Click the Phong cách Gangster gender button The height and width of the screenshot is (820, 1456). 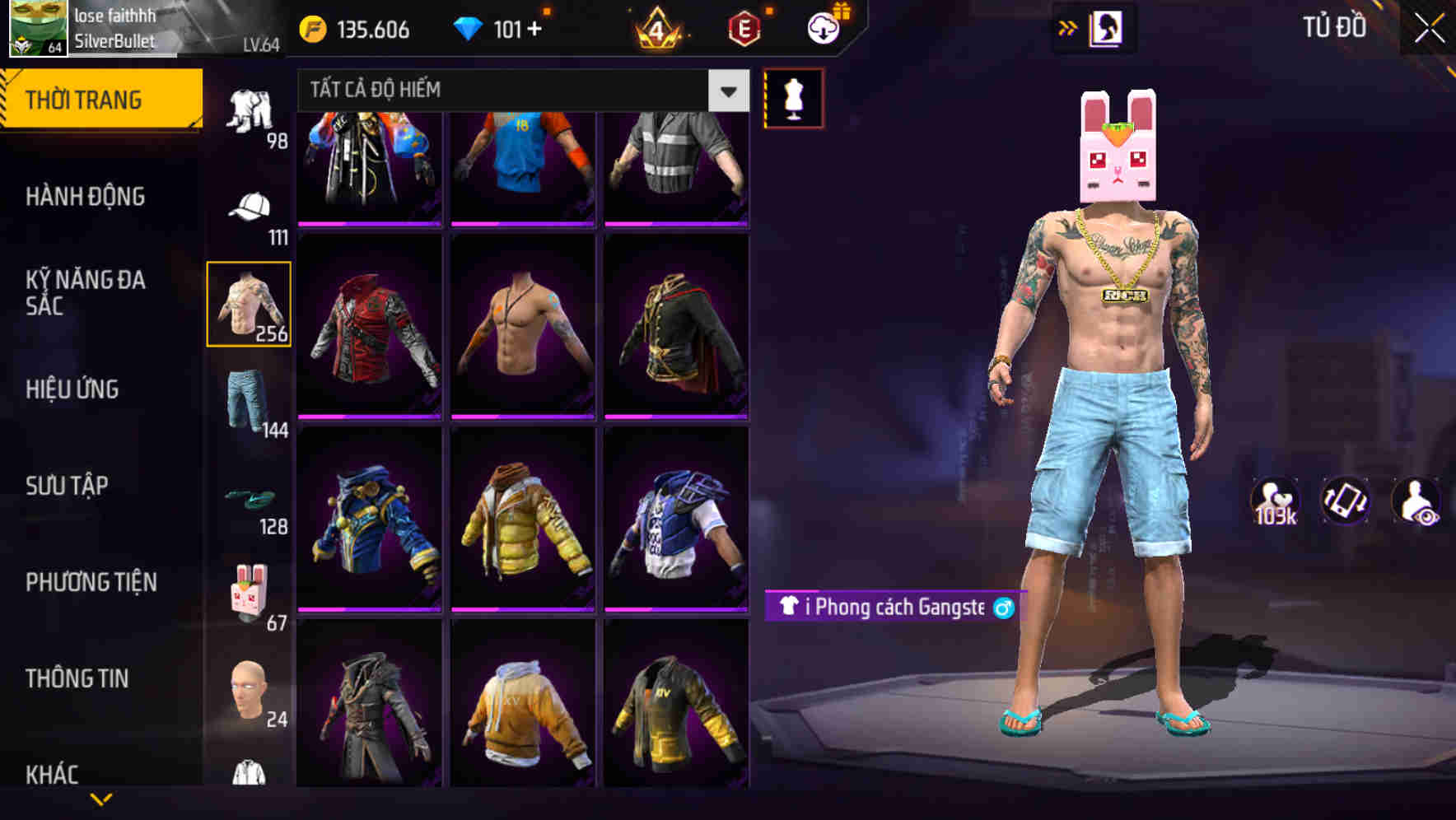click(x=1003, y=611)
